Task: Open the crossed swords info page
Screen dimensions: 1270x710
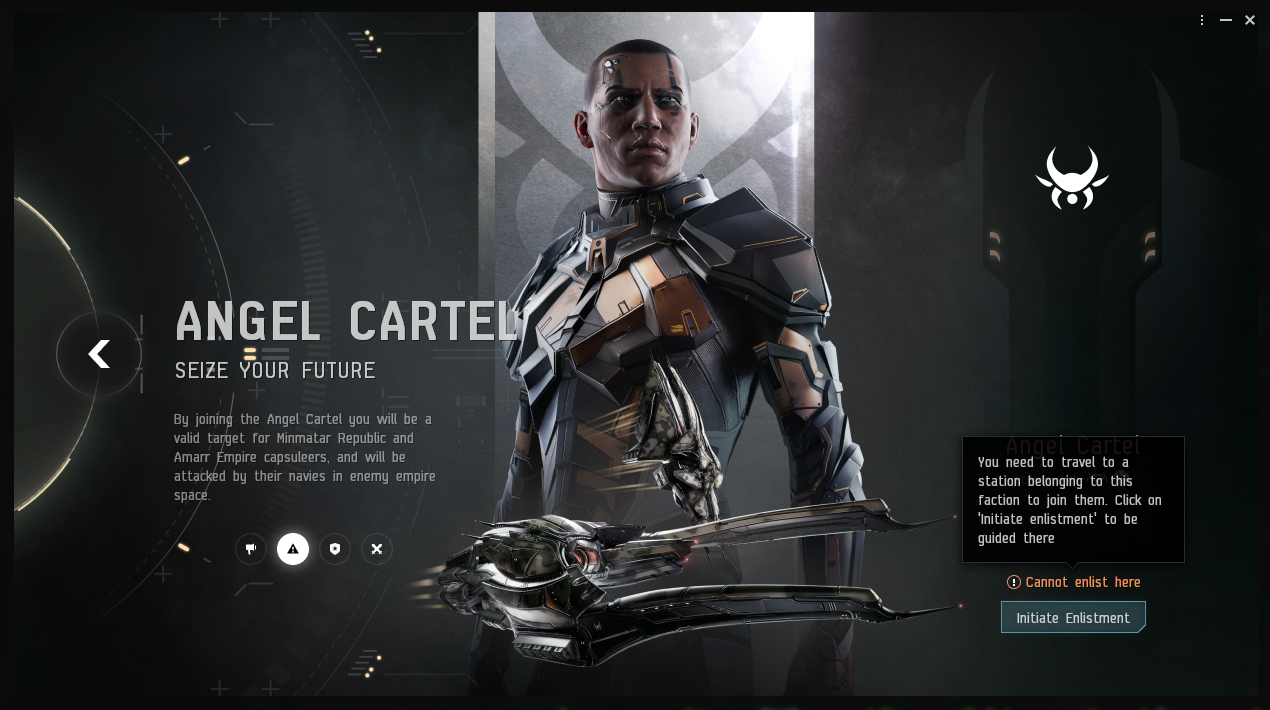Action: [x=377, y=549]
